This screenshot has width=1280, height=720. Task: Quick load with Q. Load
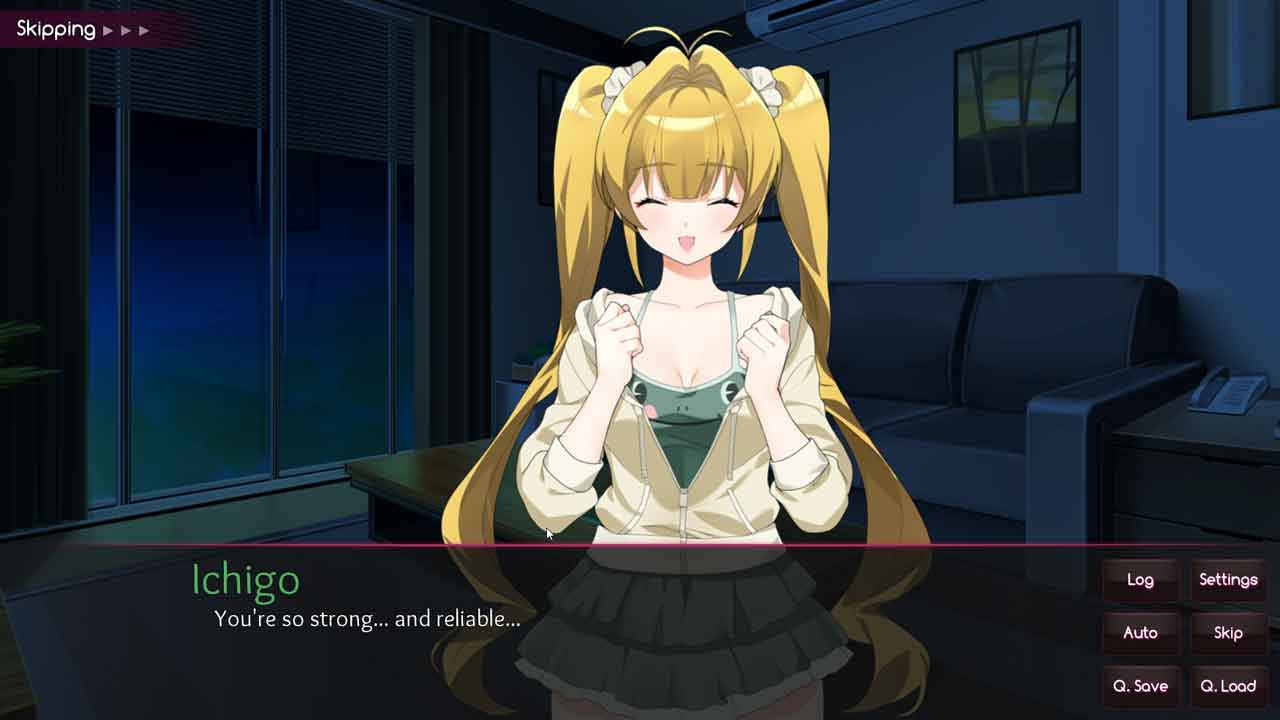coord(1228,686)
